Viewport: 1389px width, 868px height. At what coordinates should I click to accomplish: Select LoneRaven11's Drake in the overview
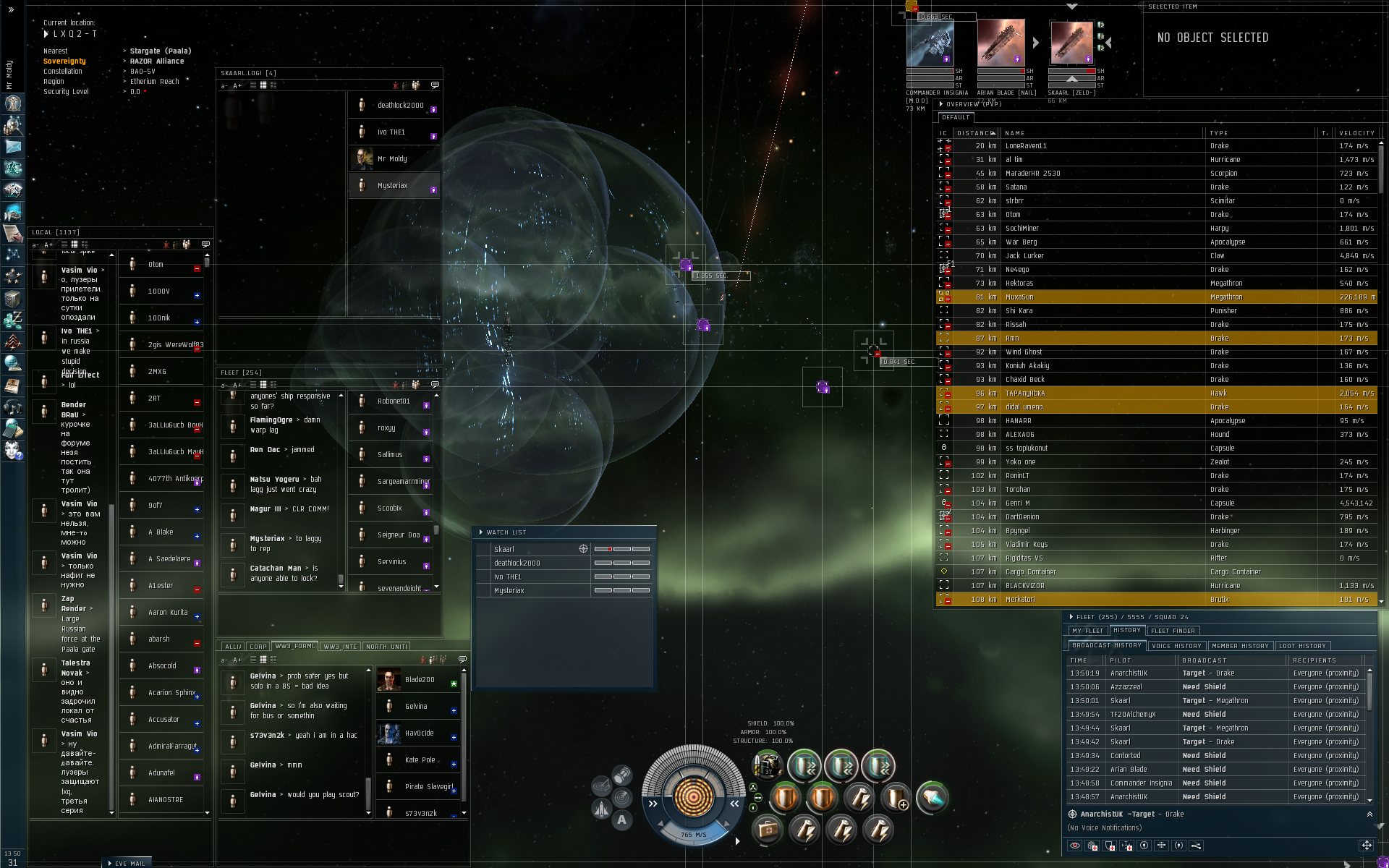(1085, 146)
